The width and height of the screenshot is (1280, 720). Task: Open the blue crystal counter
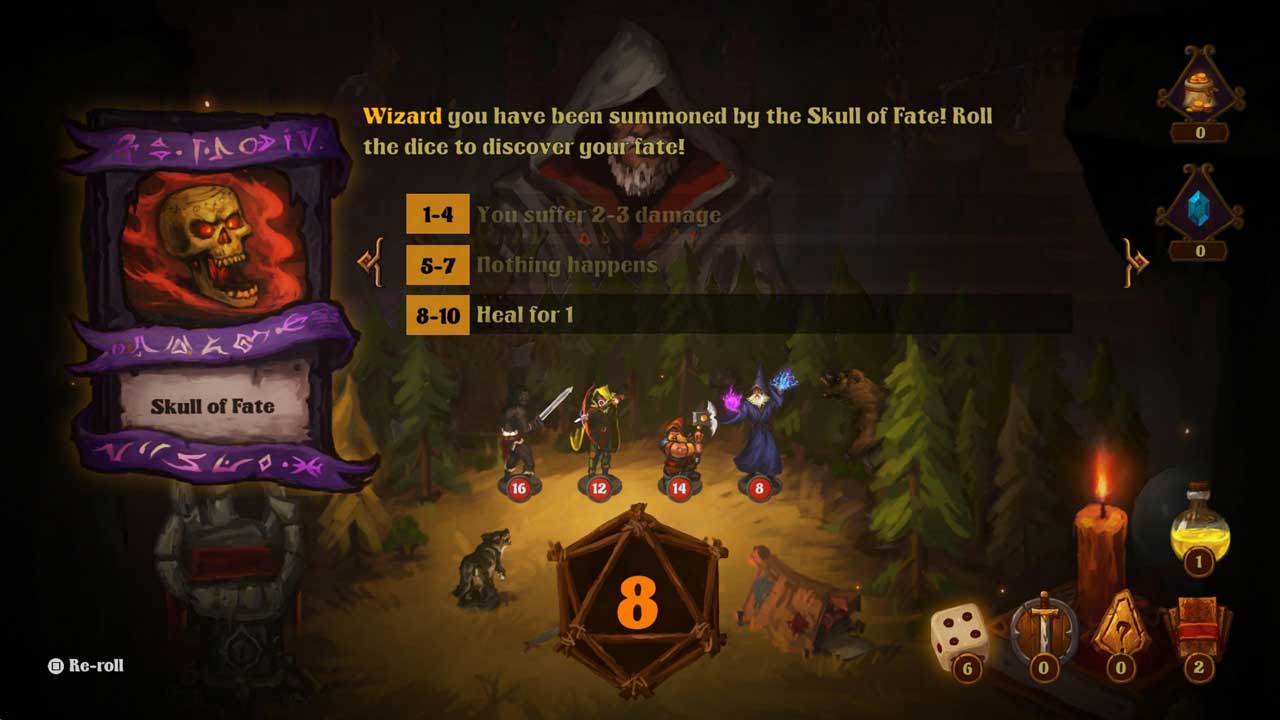coord(1200,212)
